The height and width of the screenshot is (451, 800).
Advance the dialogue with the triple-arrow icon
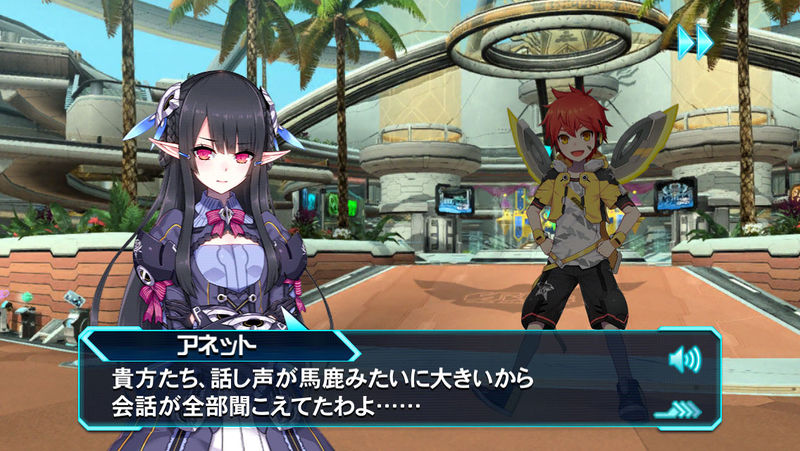(676, 409)
